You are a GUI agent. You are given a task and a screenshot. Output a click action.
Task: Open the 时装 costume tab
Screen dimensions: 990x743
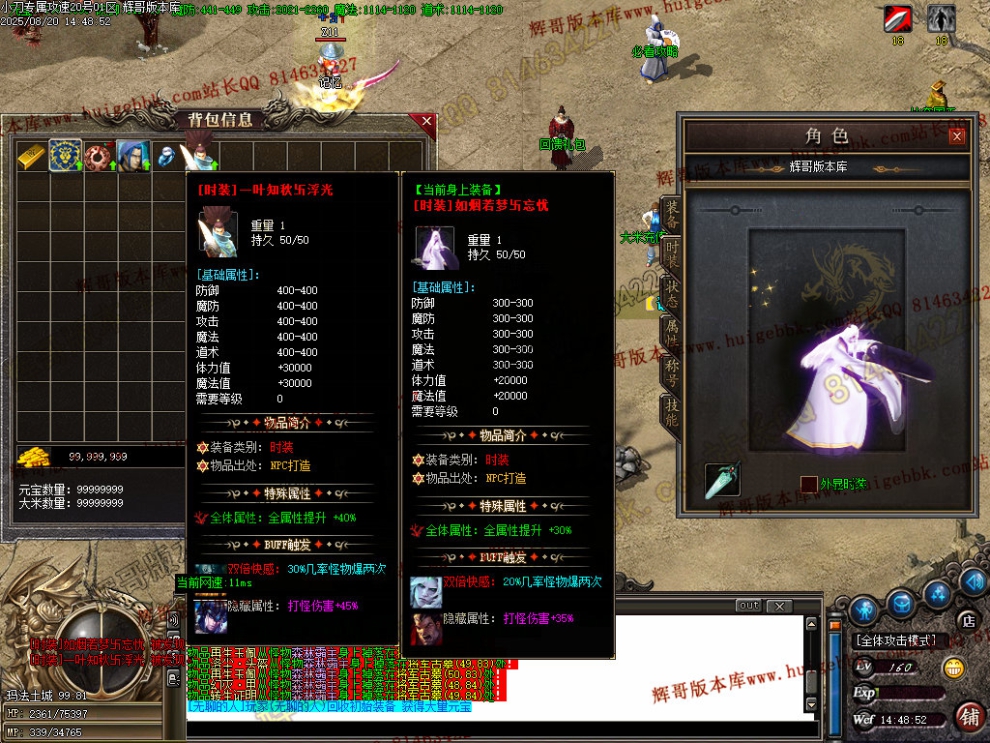(x=671, y=253)
